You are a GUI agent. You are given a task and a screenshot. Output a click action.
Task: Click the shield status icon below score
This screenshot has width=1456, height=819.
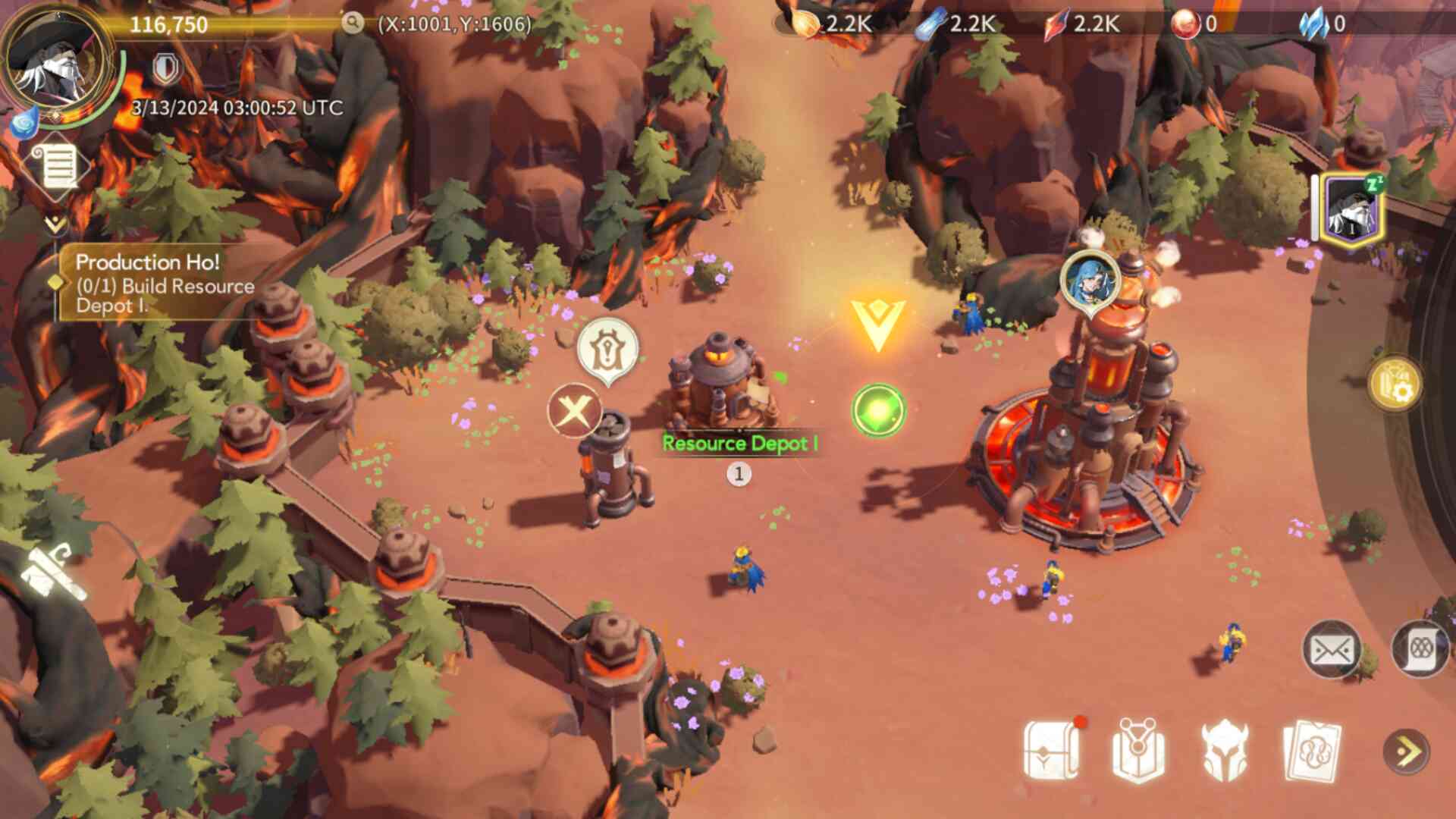point(166,69)
